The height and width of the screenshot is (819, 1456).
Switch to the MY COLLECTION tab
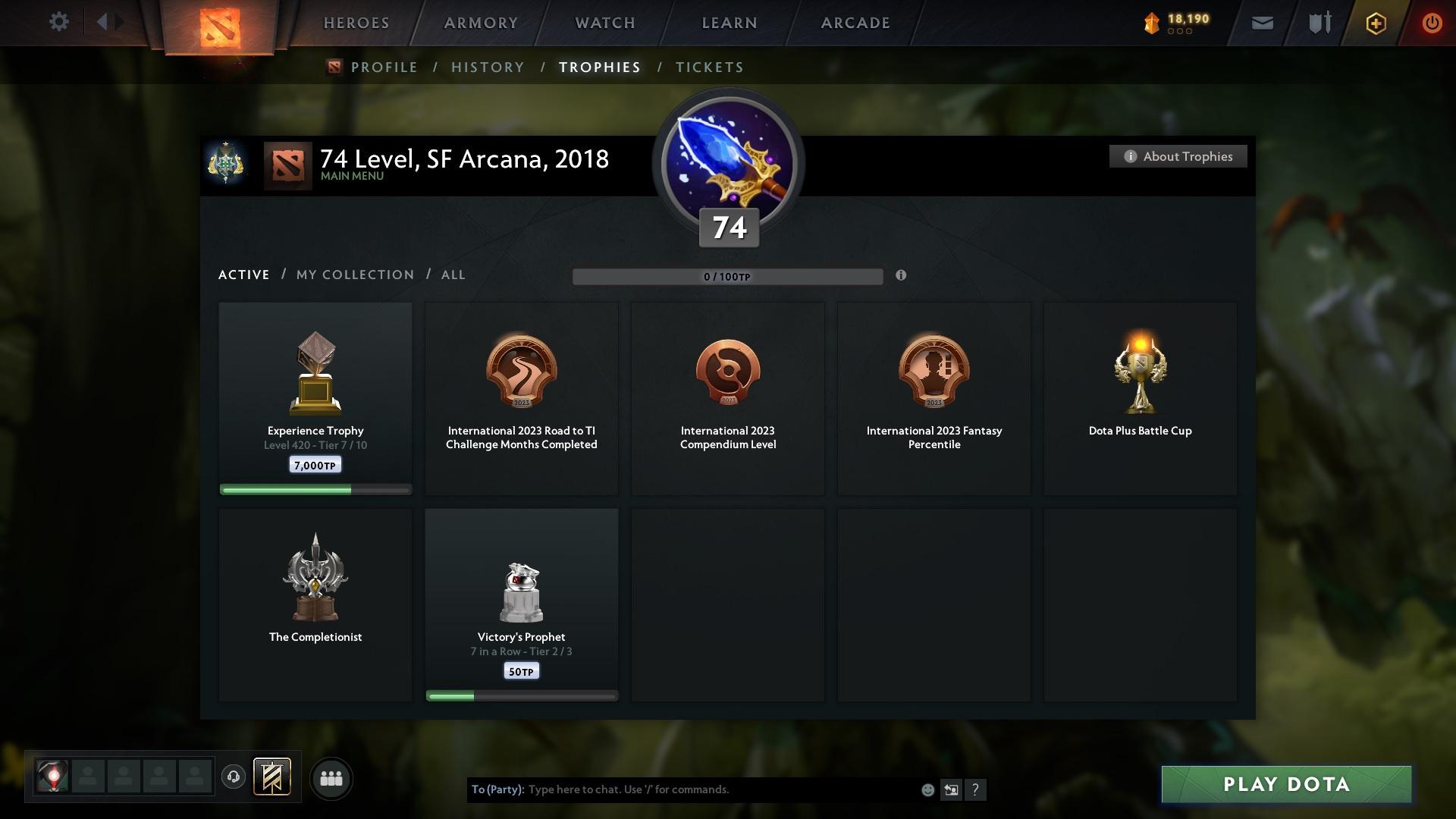[x=353, y=275]
